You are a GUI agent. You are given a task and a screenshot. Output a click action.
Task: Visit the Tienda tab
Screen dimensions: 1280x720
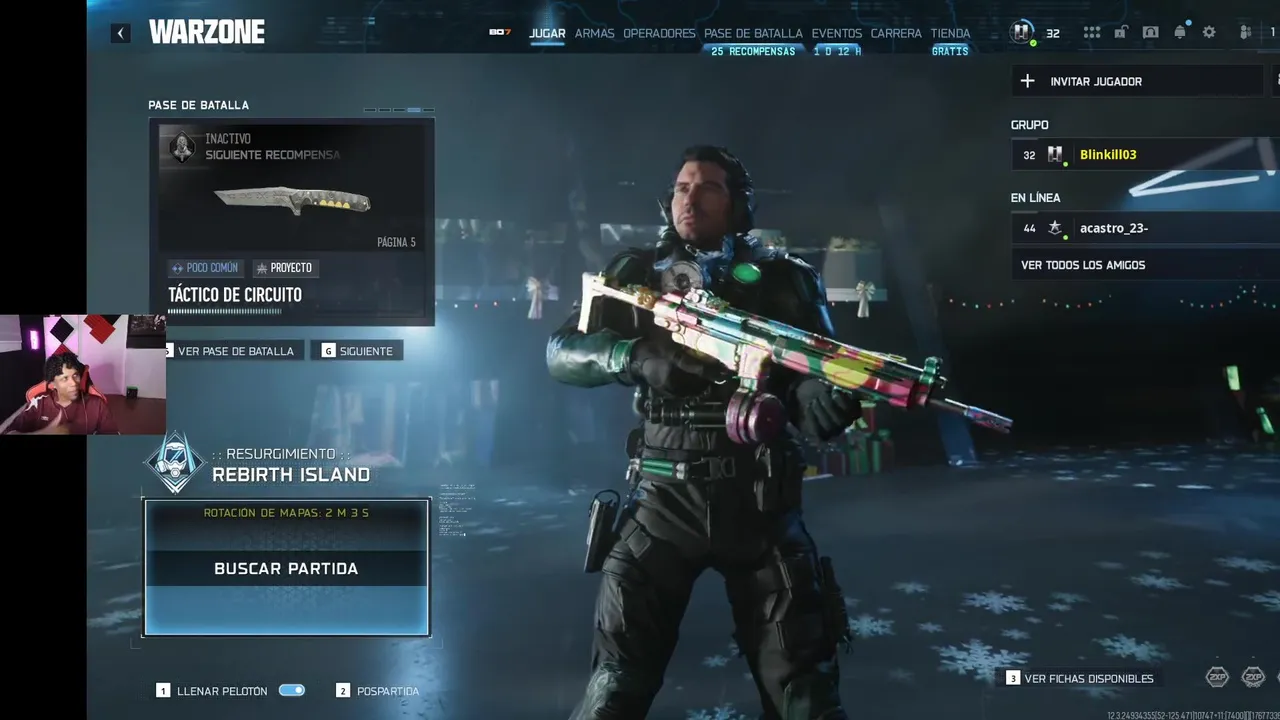(x=950, y=33)
